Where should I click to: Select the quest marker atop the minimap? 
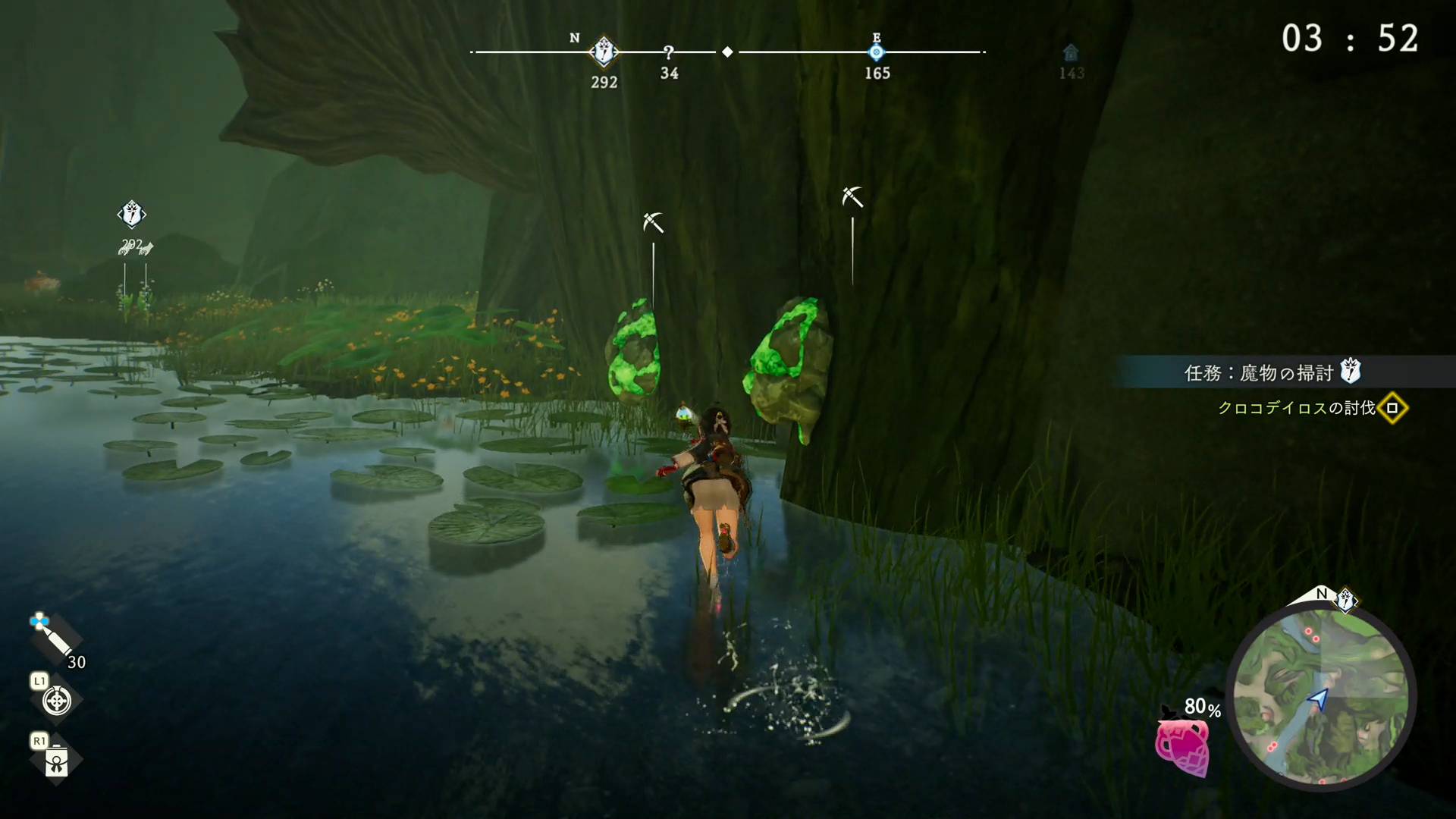[x=1346, y=601]
